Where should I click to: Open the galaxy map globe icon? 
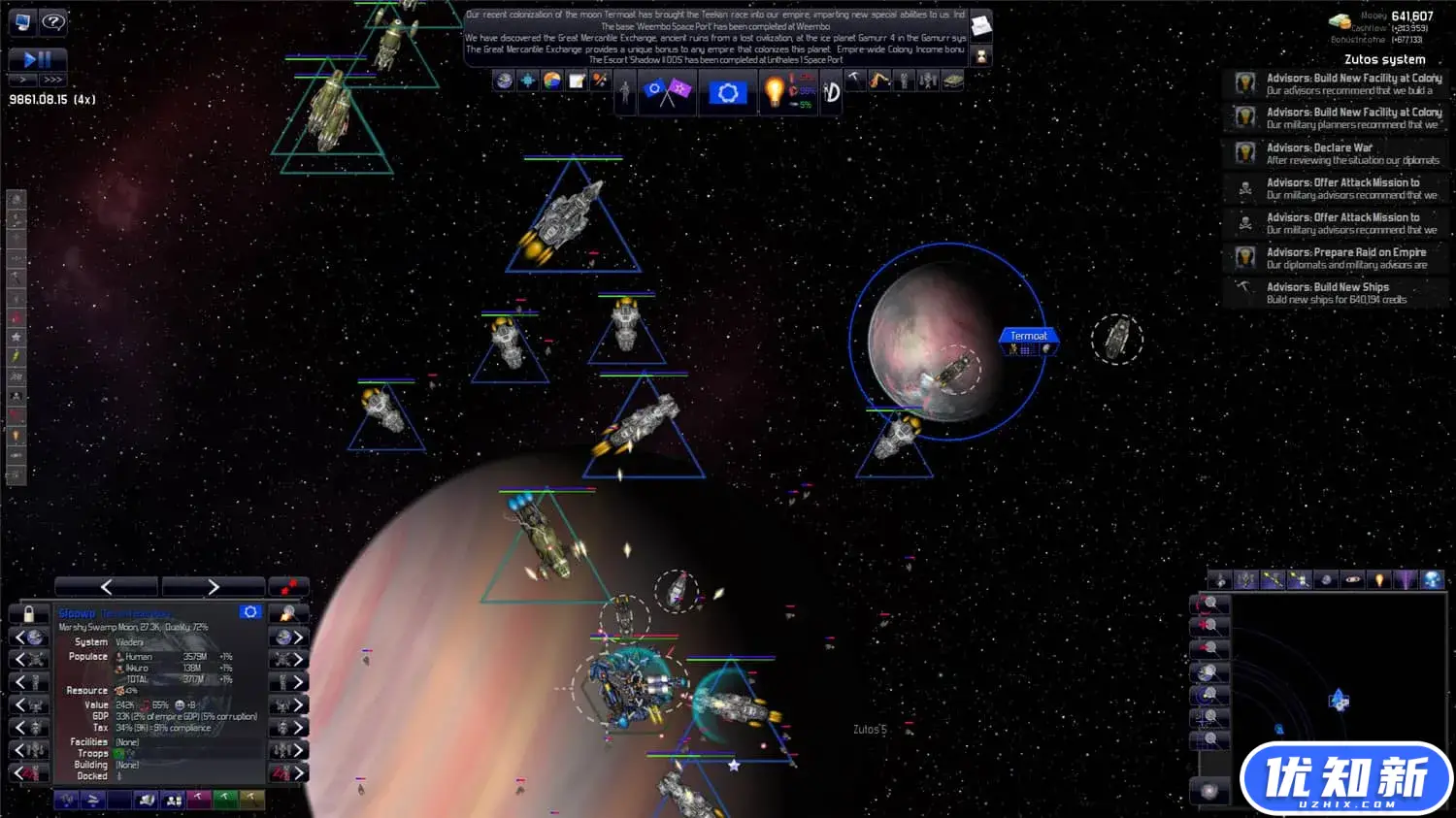click(x=504, y=82)
